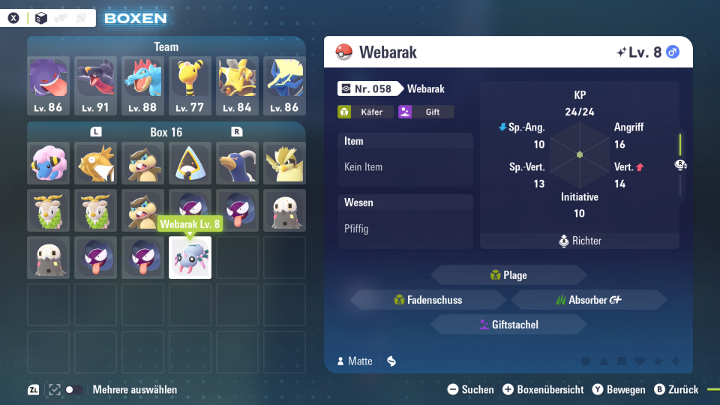Select the Lv. 91 team Pokémon

pyautogui.click(x=96, y=84)
